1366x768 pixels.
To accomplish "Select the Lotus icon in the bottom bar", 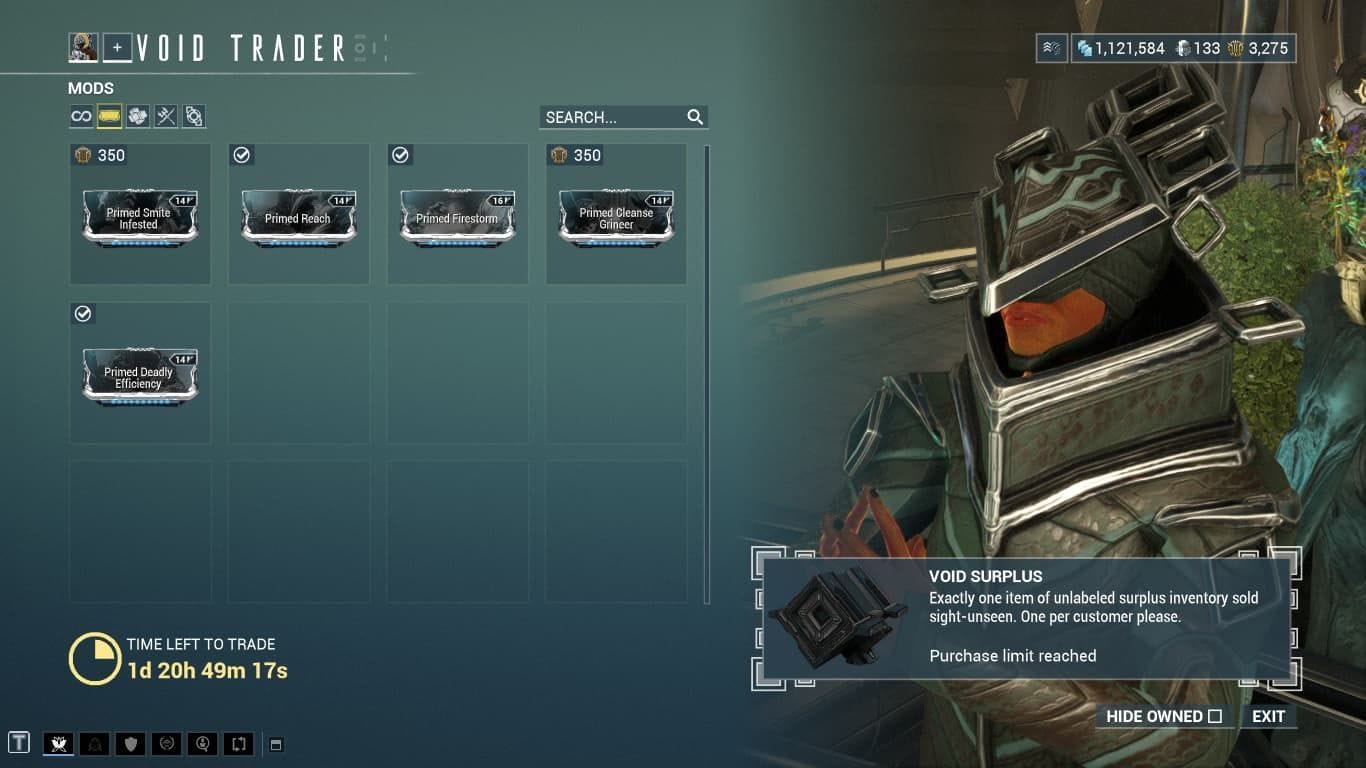I will coord(58,742).
